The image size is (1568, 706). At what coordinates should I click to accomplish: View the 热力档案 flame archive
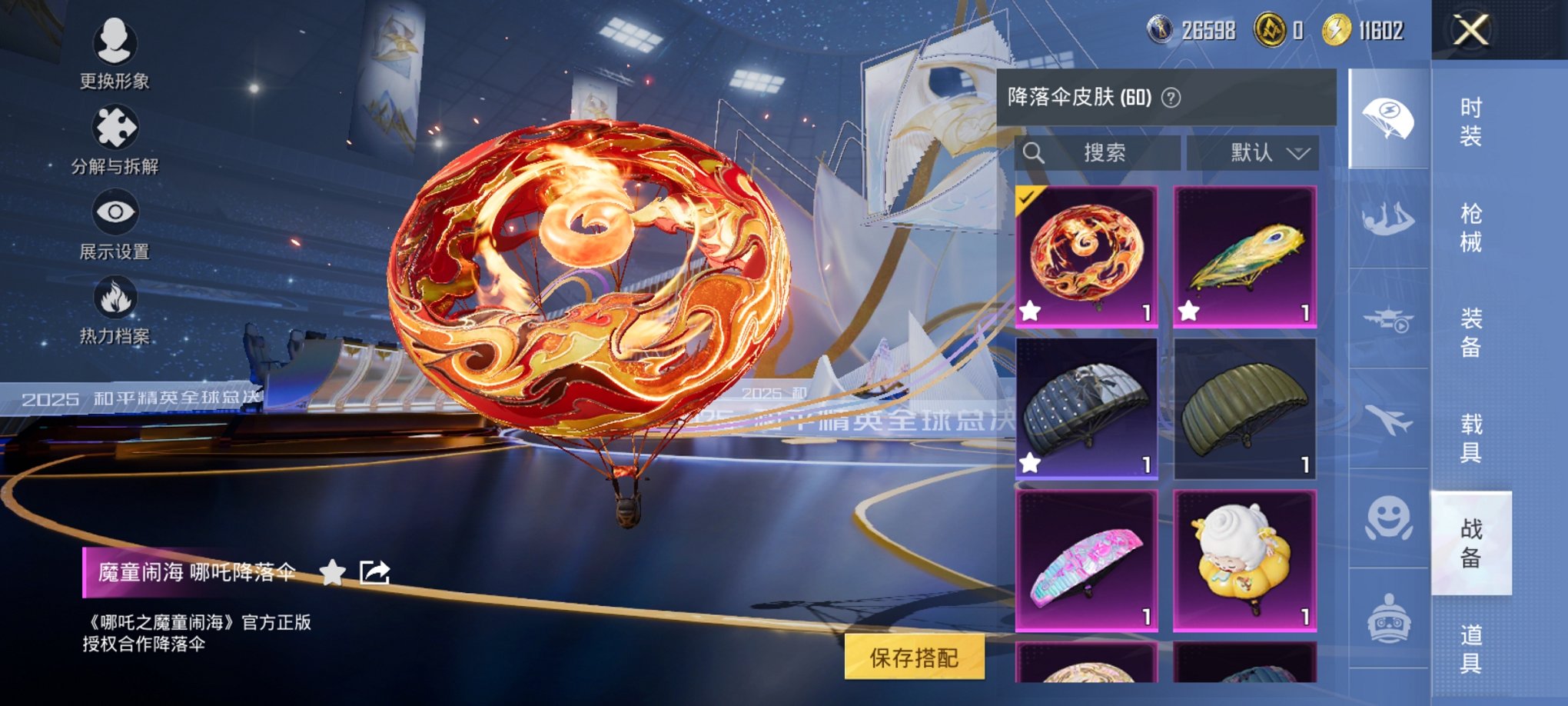pos(114,315)
